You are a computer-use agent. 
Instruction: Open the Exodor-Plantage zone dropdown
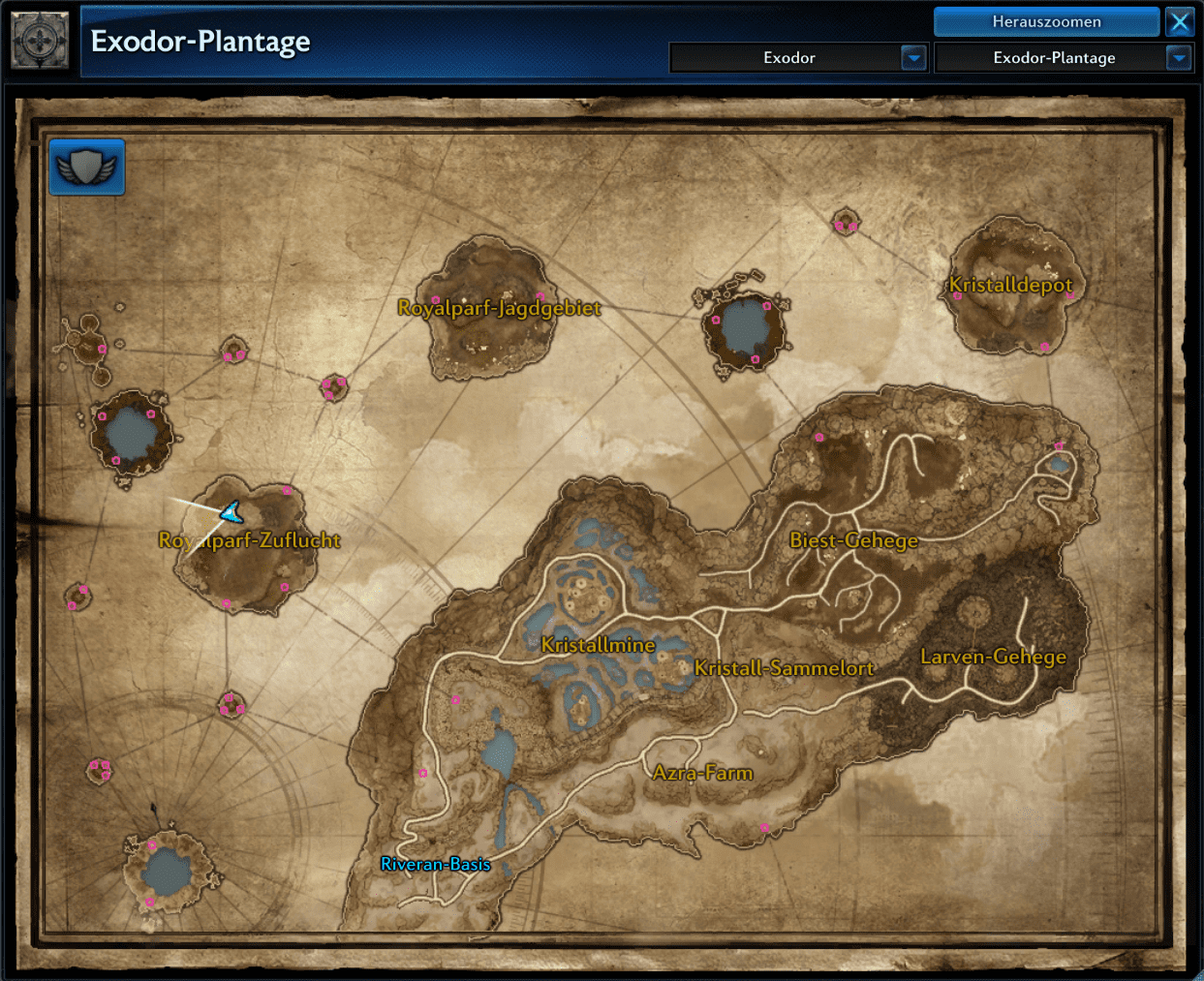1178,58
